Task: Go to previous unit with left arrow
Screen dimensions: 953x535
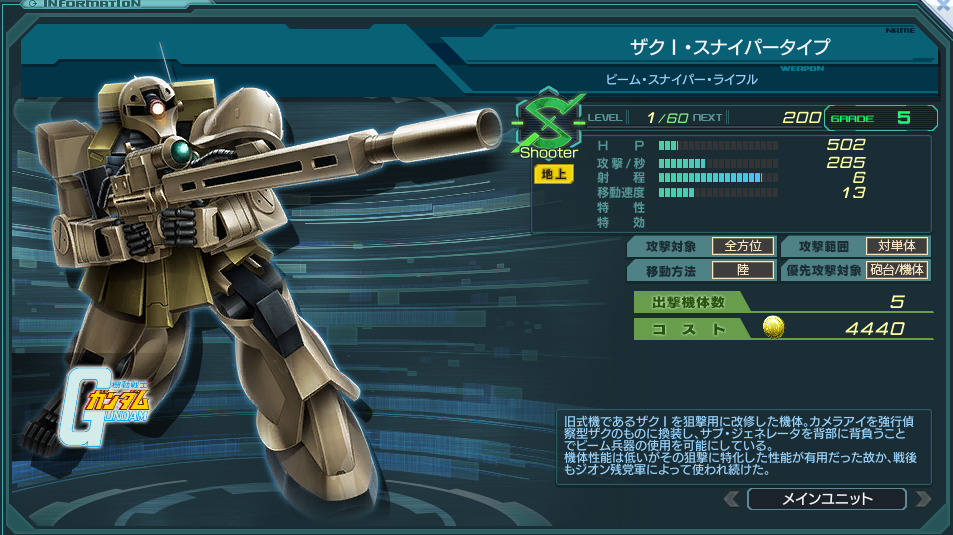Action: click(731, 499)
